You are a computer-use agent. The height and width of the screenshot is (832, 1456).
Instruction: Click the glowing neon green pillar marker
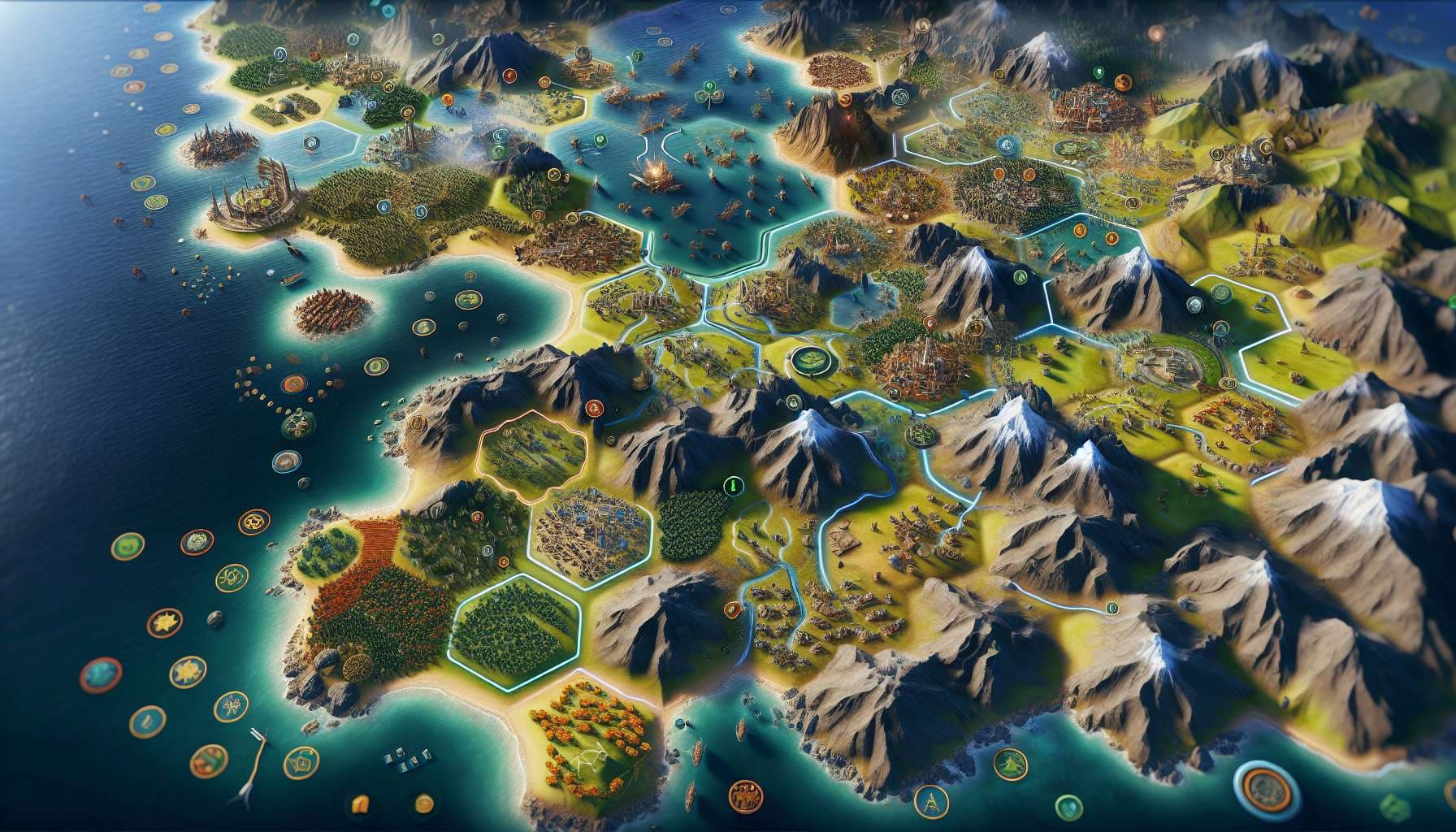[x=731, y=486]
